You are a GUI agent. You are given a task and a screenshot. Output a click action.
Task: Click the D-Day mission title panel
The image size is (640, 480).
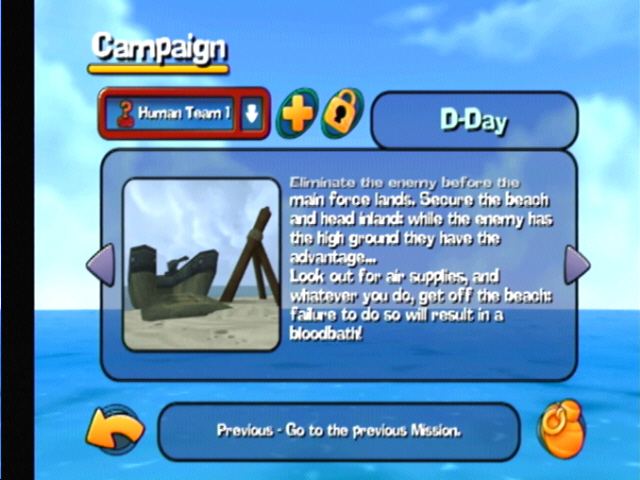point(474,122)
